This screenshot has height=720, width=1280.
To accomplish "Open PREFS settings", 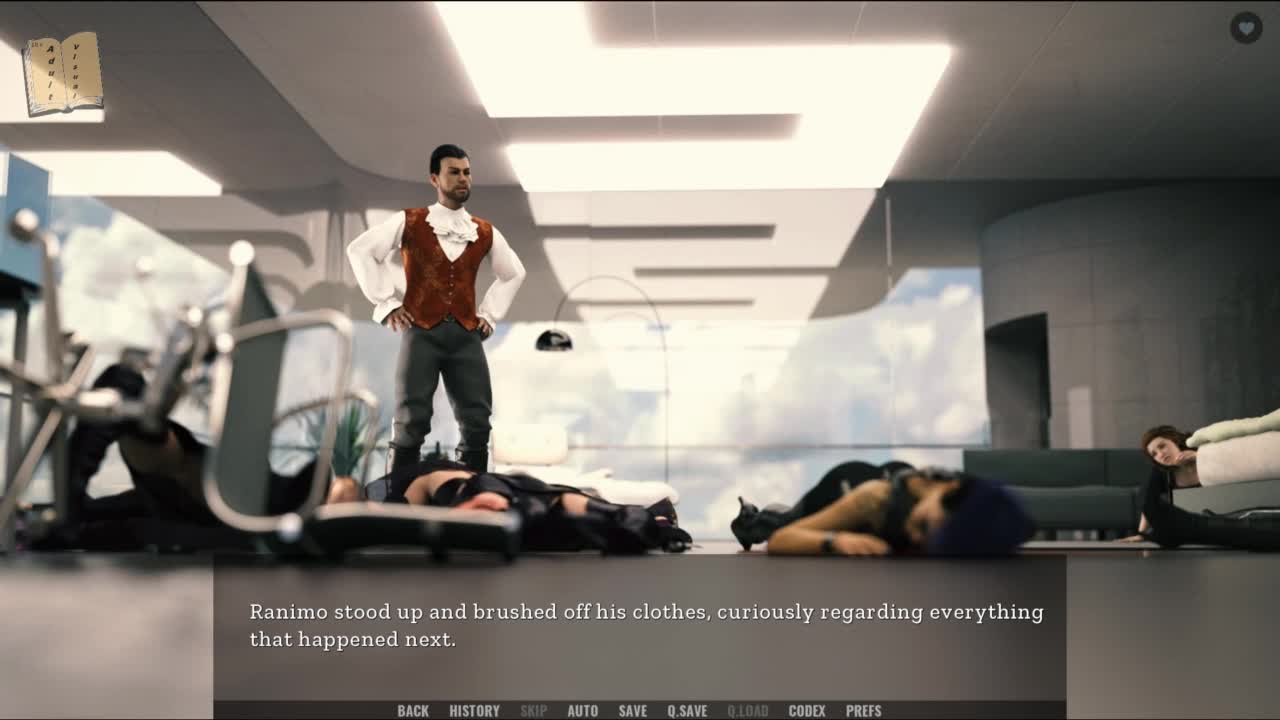I will tap(863, 711).
